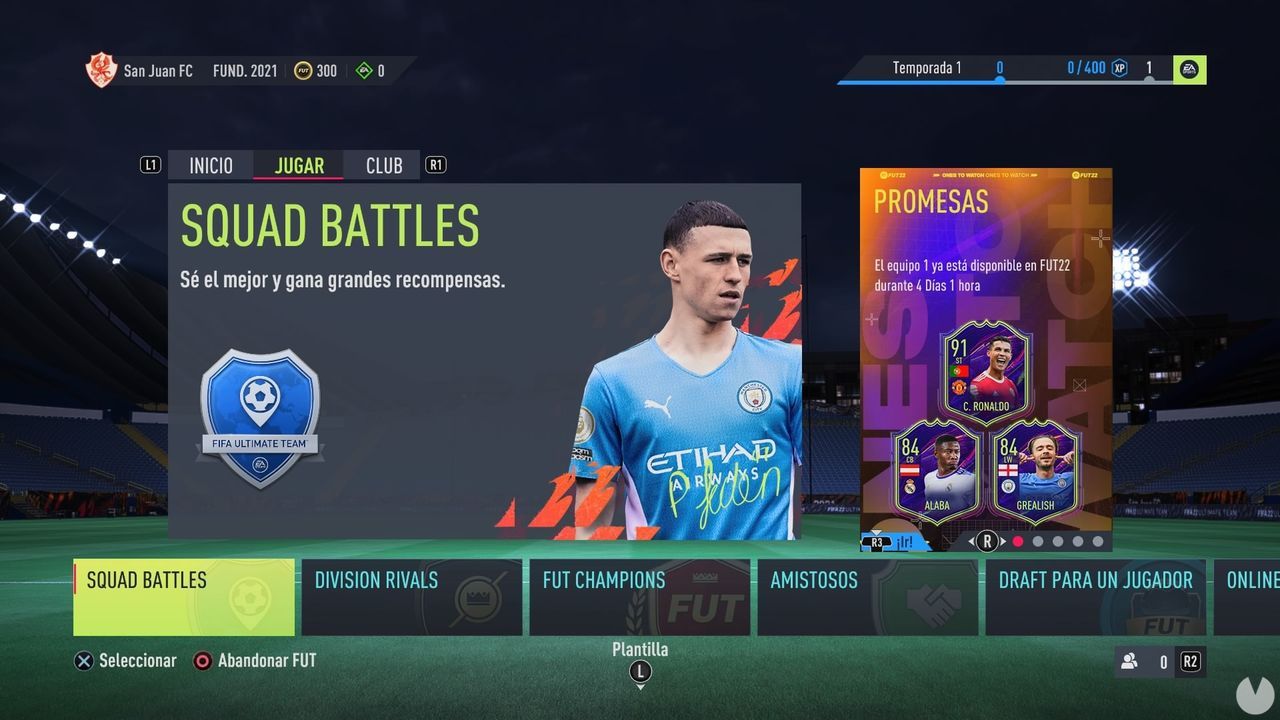Switch to the CLUB tab
This screenshot has height=720, width=1280.
click(383, 165)
